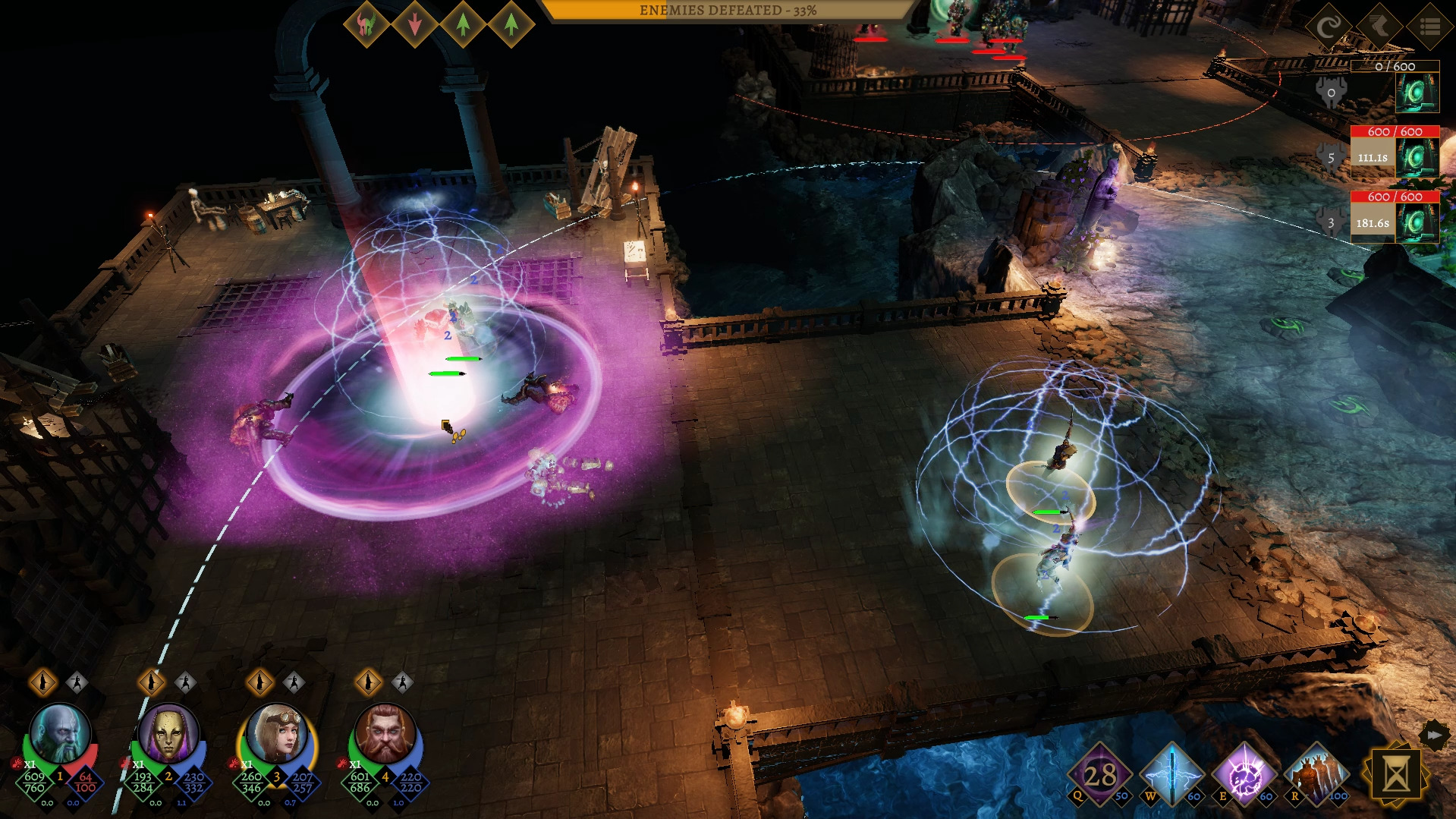Screen dimensions: 1456x819
Task: Toggle the fast-forward speed button
Action: coord(1434,735)
